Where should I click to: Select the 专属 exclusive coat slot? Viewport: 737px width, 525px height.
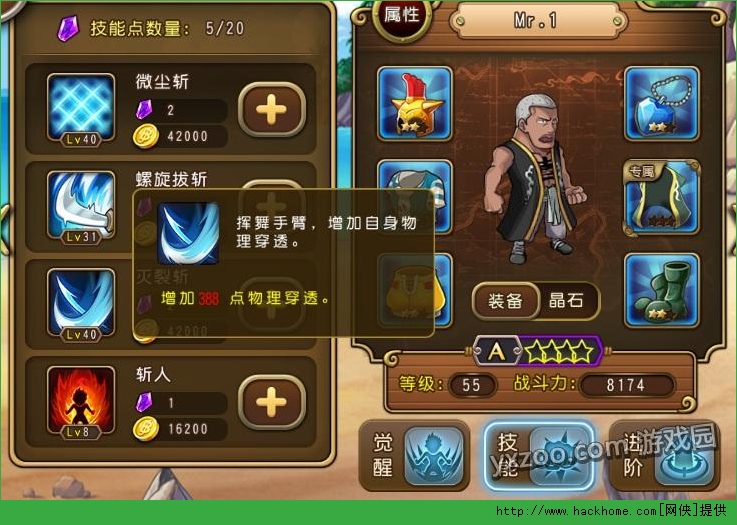pos(660,195)
